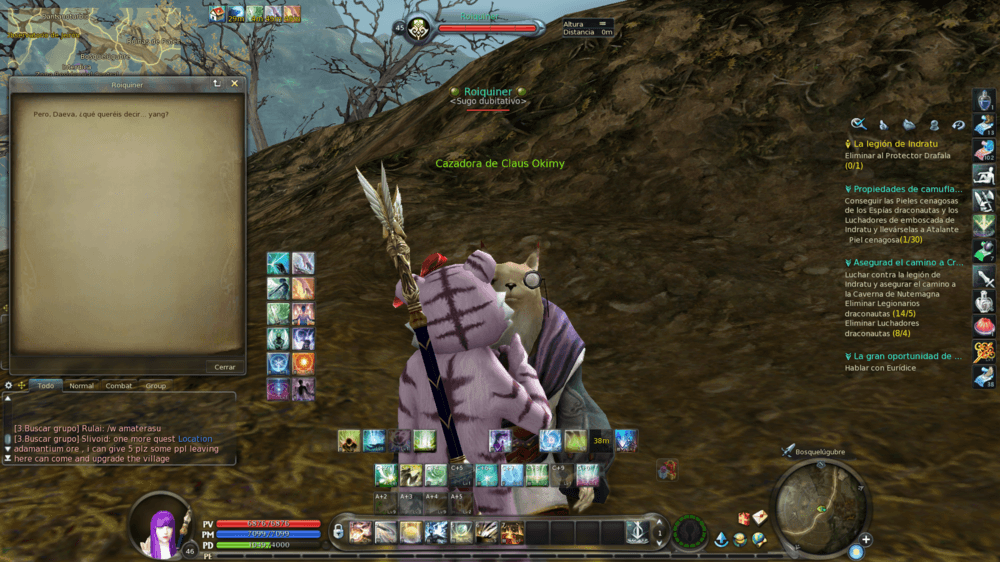
Task: Switch chat to the Normal tab
Action: point(81,385)
